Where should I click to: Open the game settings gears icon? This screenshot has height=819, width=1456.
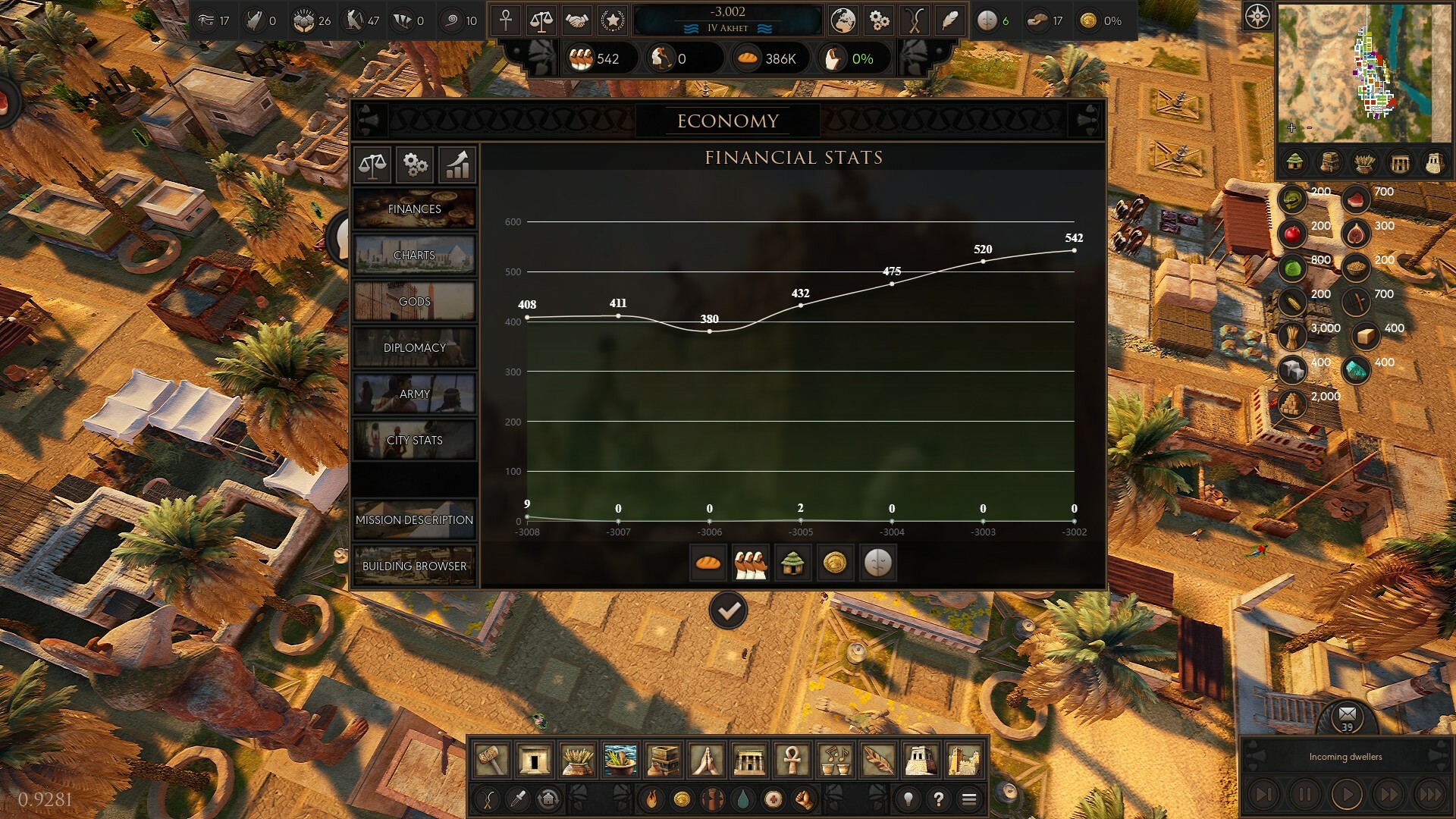pyautogui.click(x=879, y=20)
